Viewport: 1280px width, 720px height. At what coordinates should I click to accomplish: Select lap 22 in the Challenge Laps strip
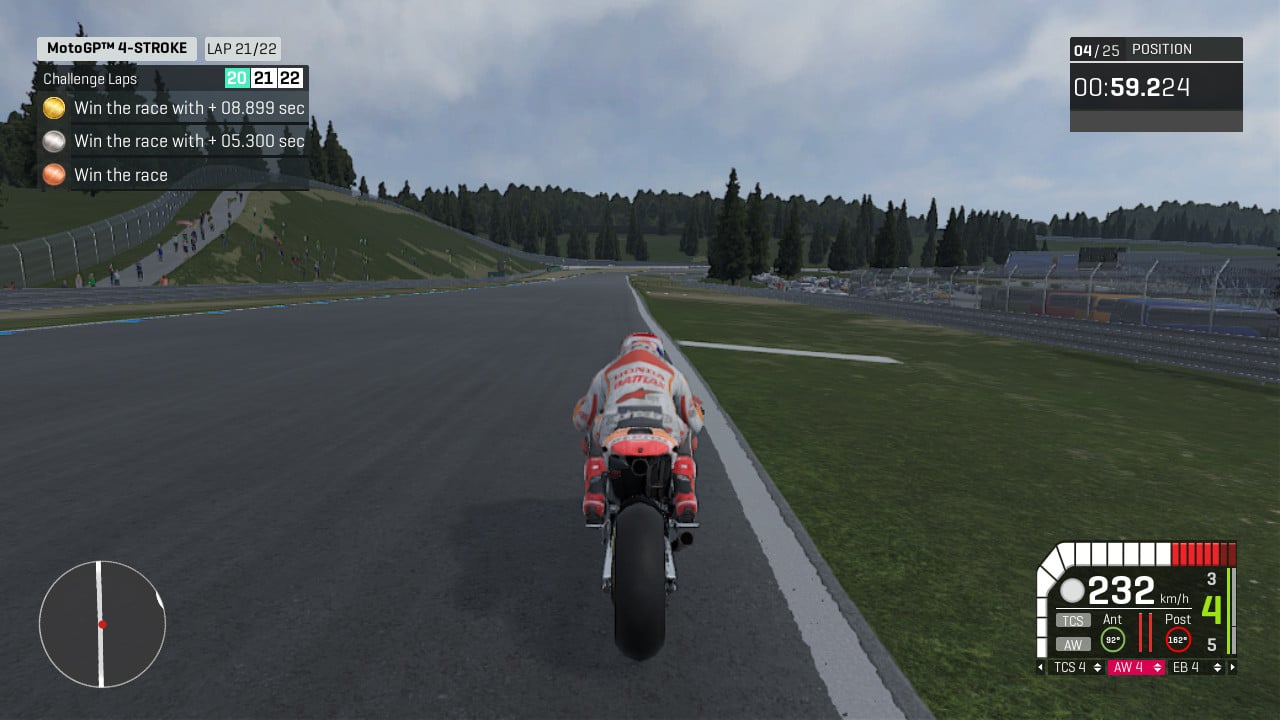291,78
